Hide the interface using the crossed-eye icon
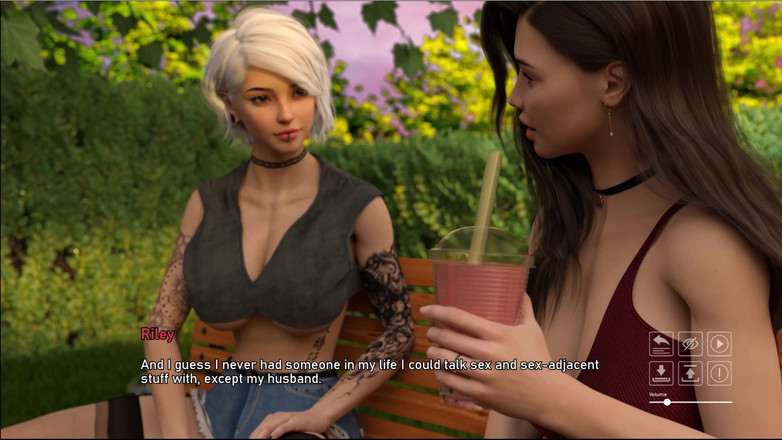 point(690,344)
